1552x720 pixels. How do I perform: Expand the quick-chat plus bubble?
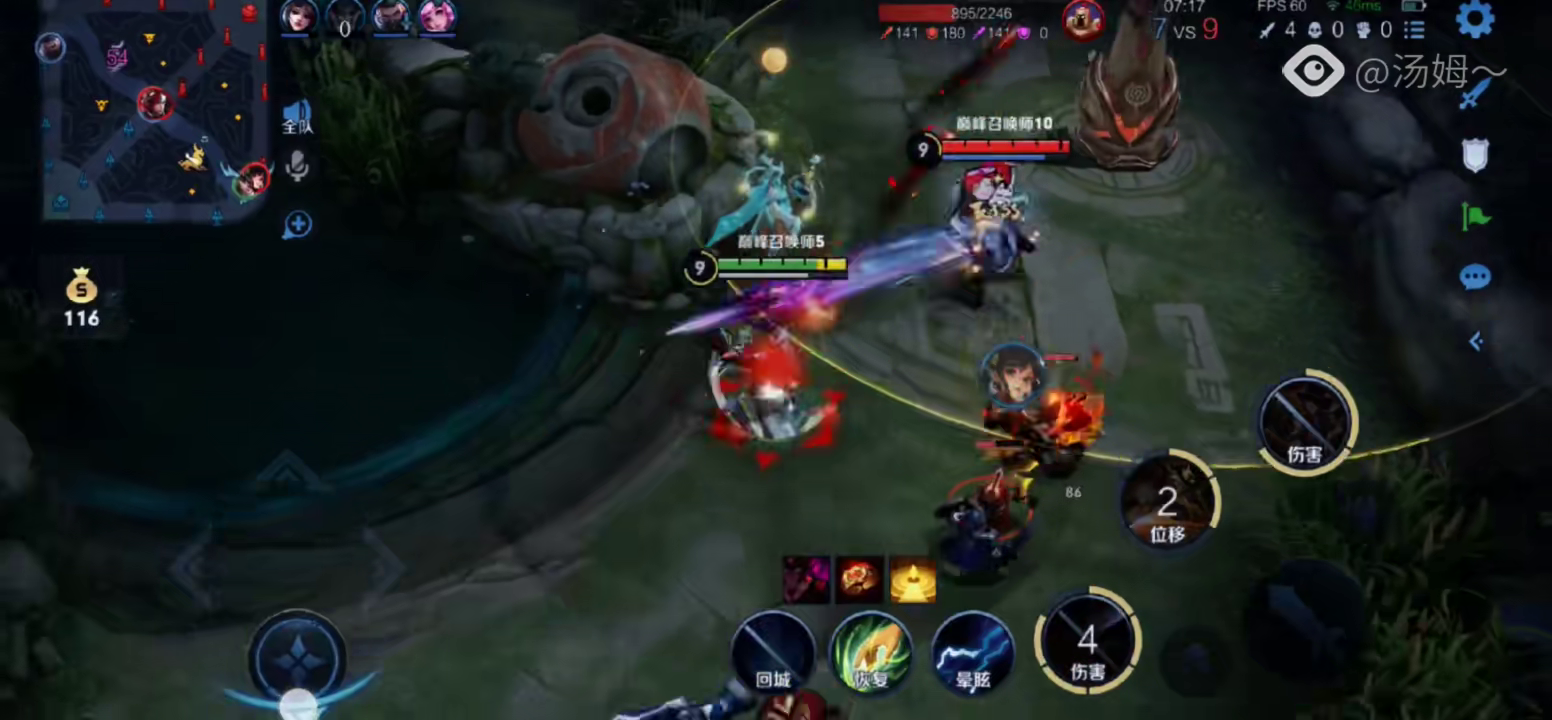point(295,226)
